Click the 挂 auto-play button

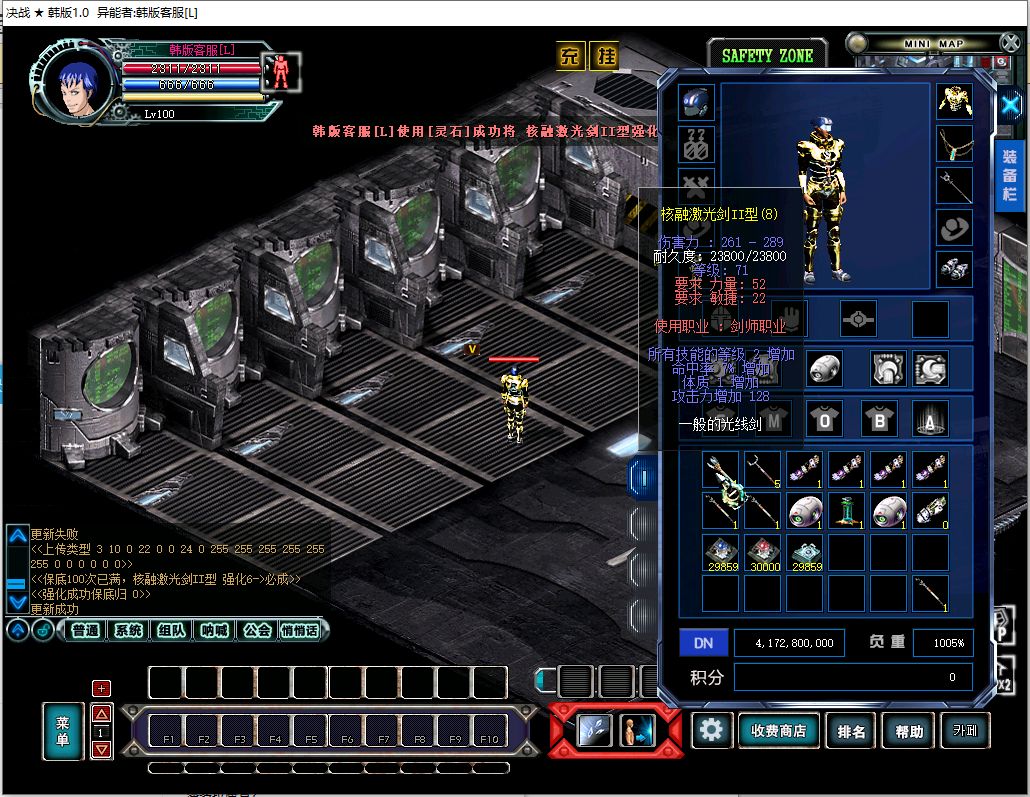pyautogui.click(x=603, y=56)
